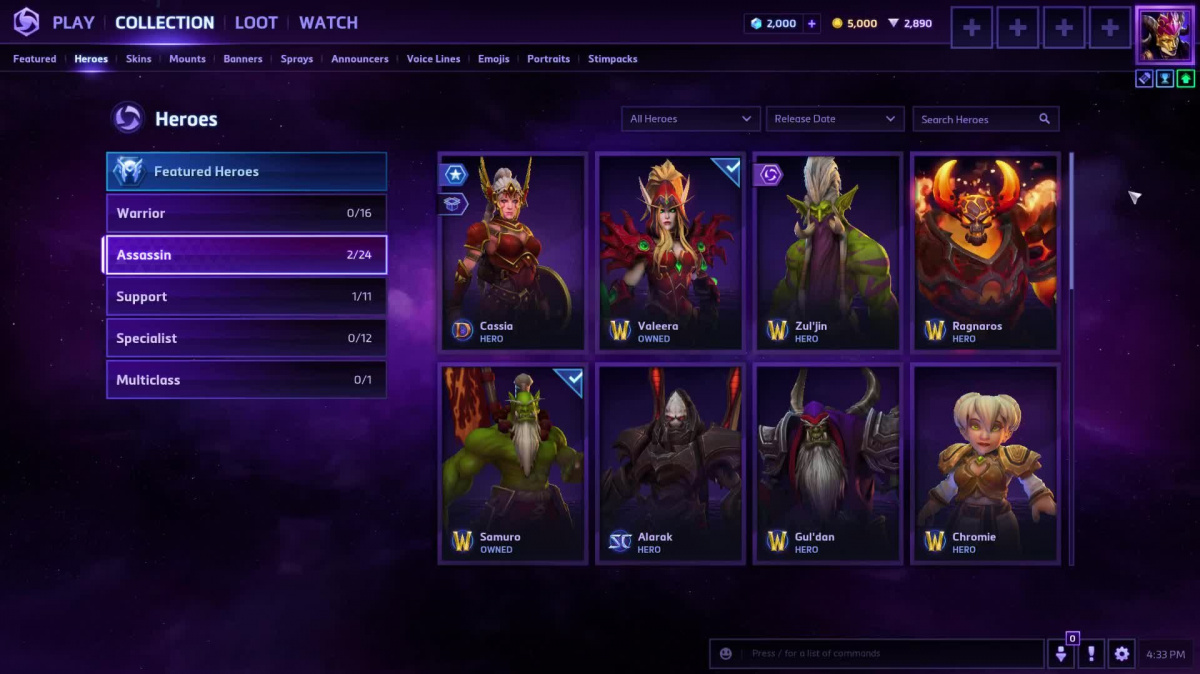The width and height of the screenshot is (1200, 674).
Task: Open the settings gear icon
Action: [x=1122, y=654]
